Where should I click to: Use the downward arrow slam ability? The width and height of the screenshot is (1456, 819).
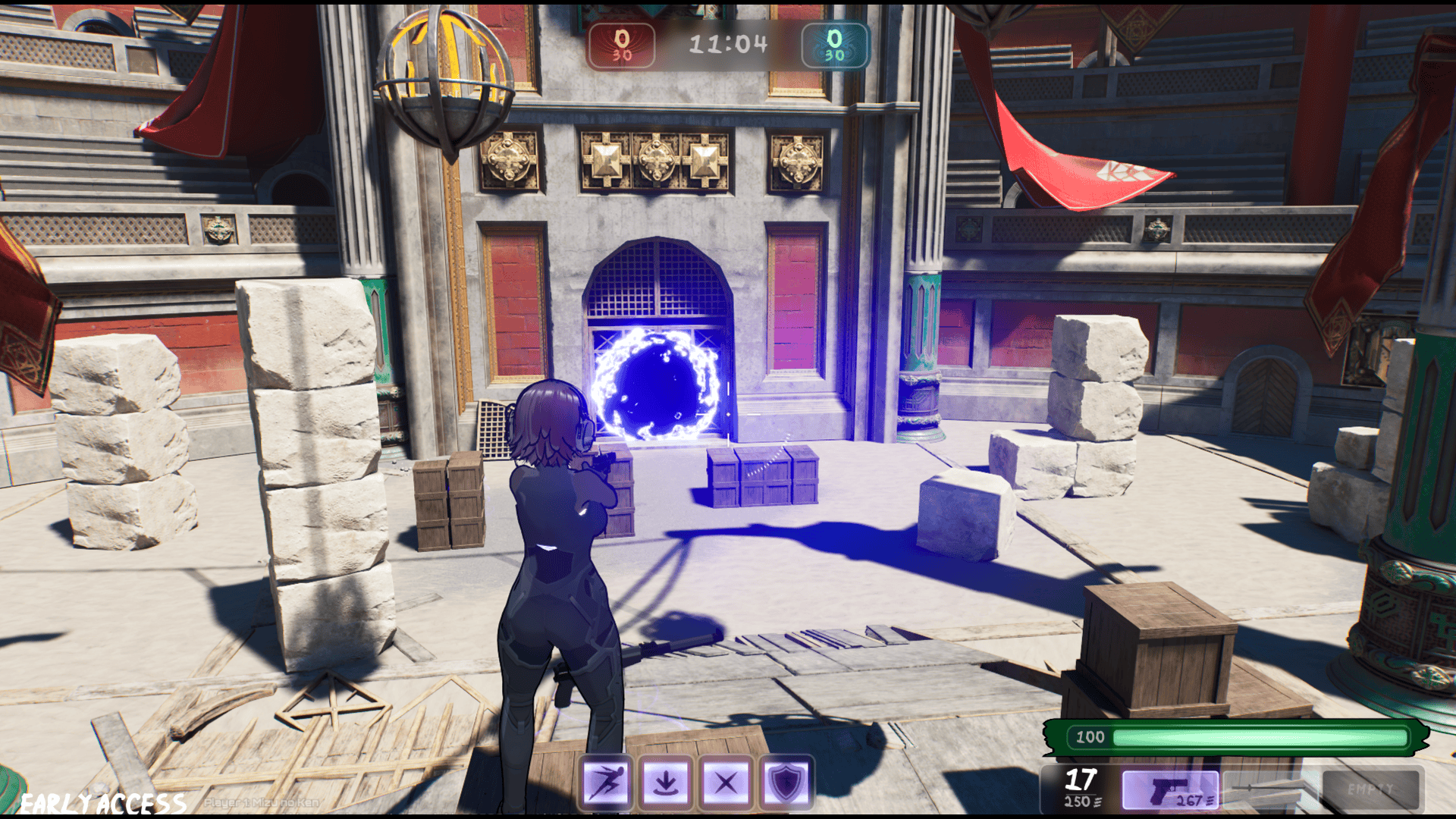tap(666, 782)
